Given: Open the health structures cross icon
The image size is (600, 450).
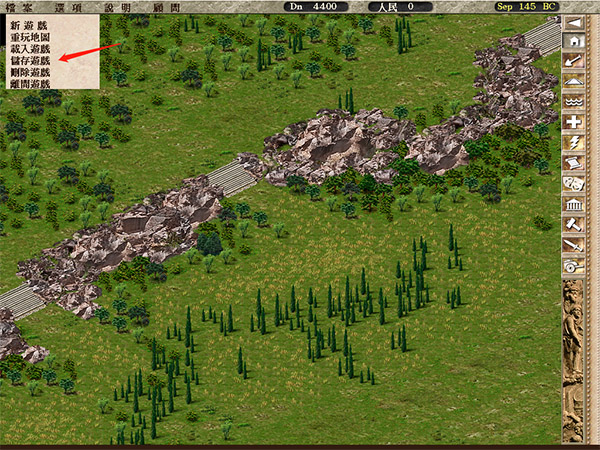Looking at the screenshot, I should pos(574,122).
